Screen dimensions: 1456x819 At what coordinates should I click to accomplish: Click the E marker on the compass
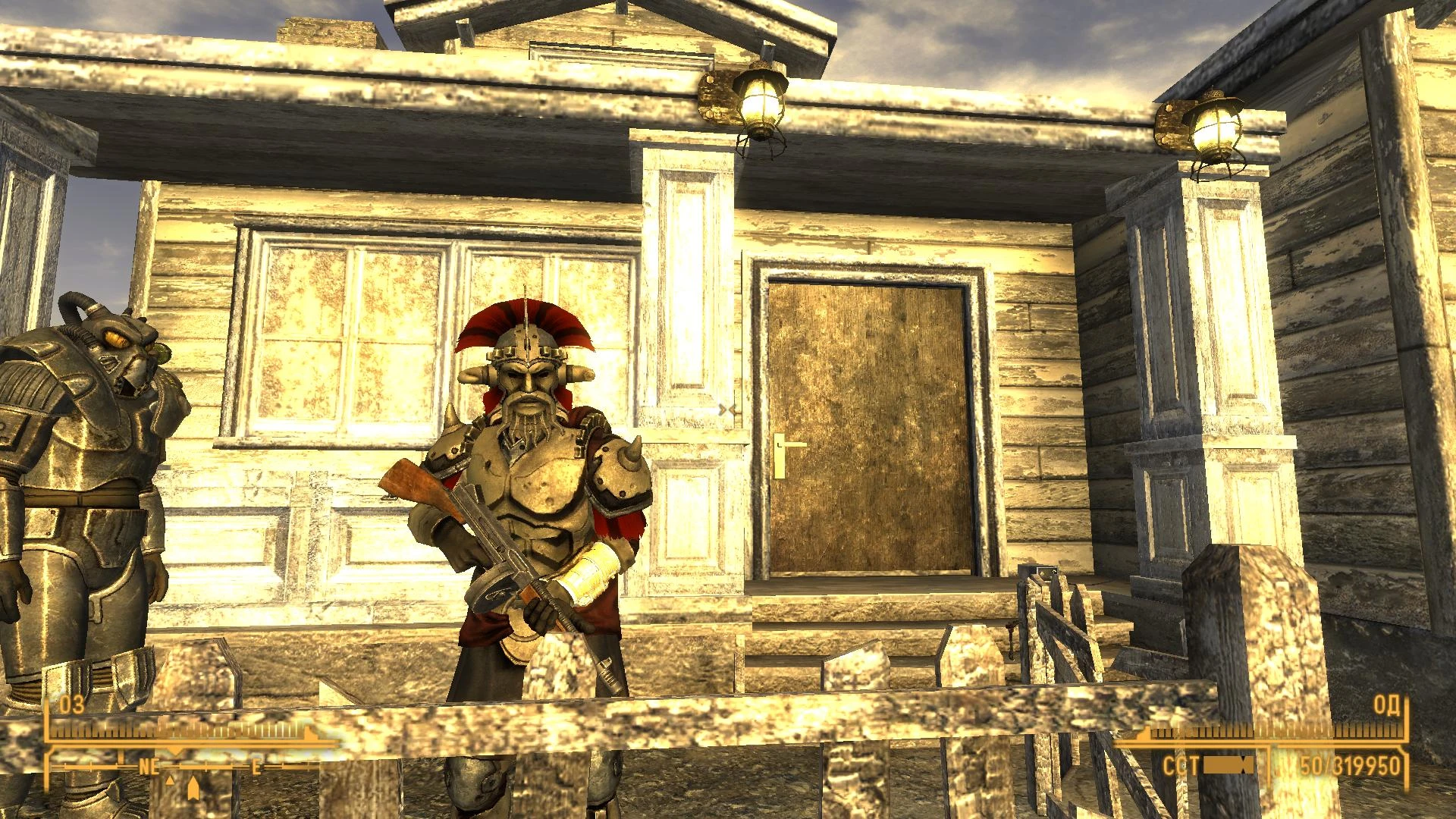256,767
